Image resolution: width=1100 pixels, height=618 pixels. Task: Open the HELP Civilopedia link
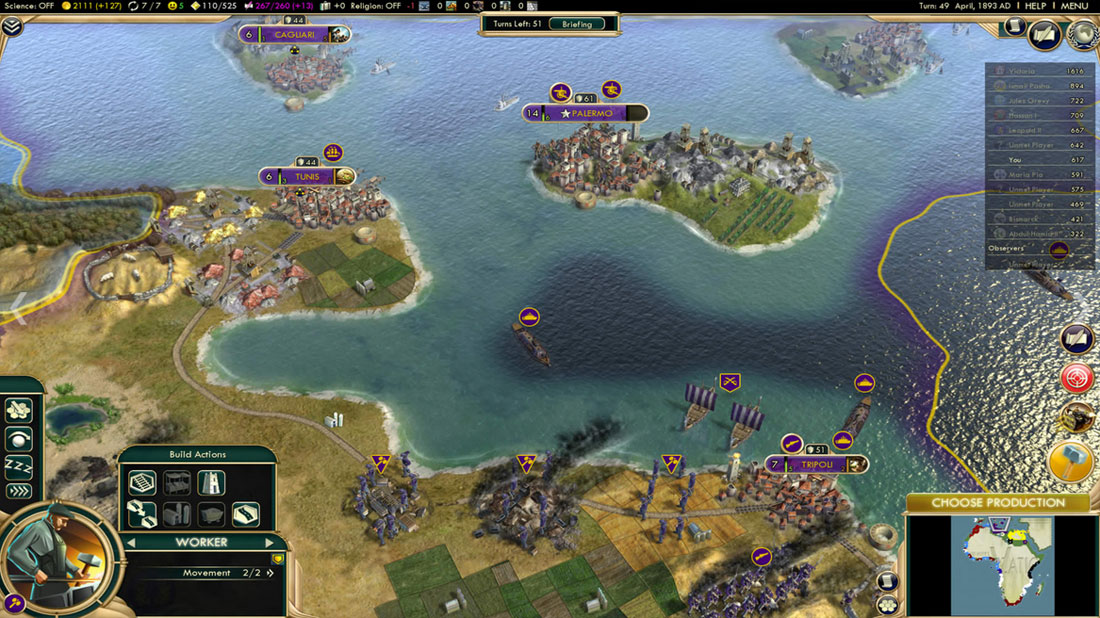pyautogui.click(x=1035, y=6)
